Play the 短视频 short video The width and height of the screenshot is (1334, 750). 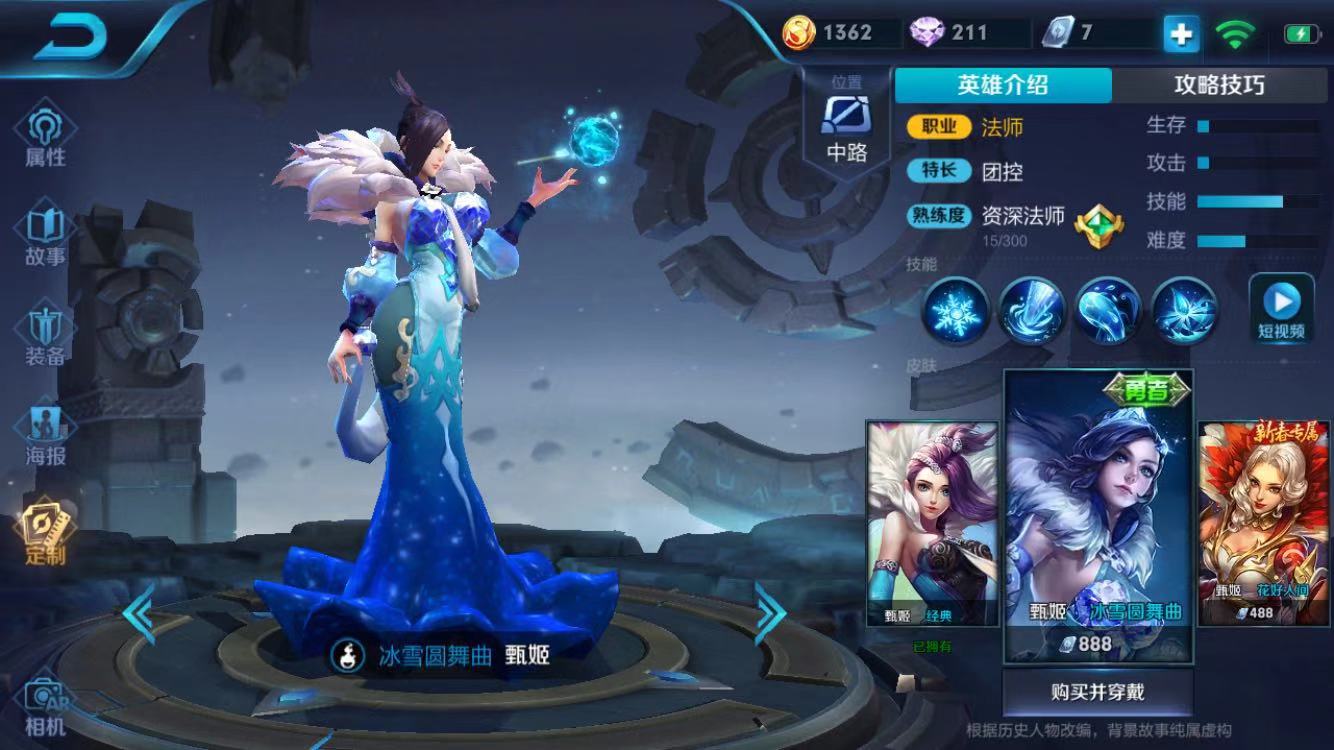[1283, 305]
